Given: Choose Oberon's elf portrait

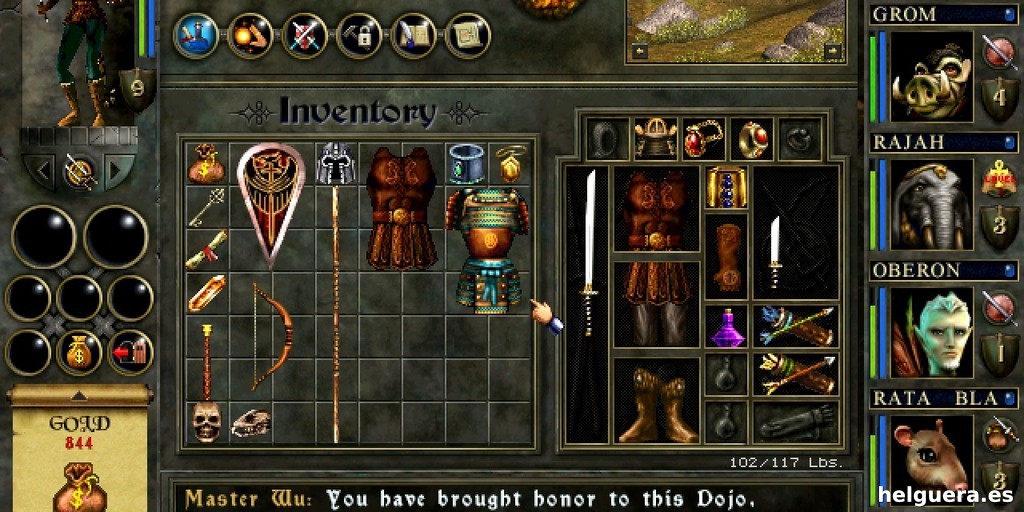Looking at the screenshot, I should (x=932, y=332).
